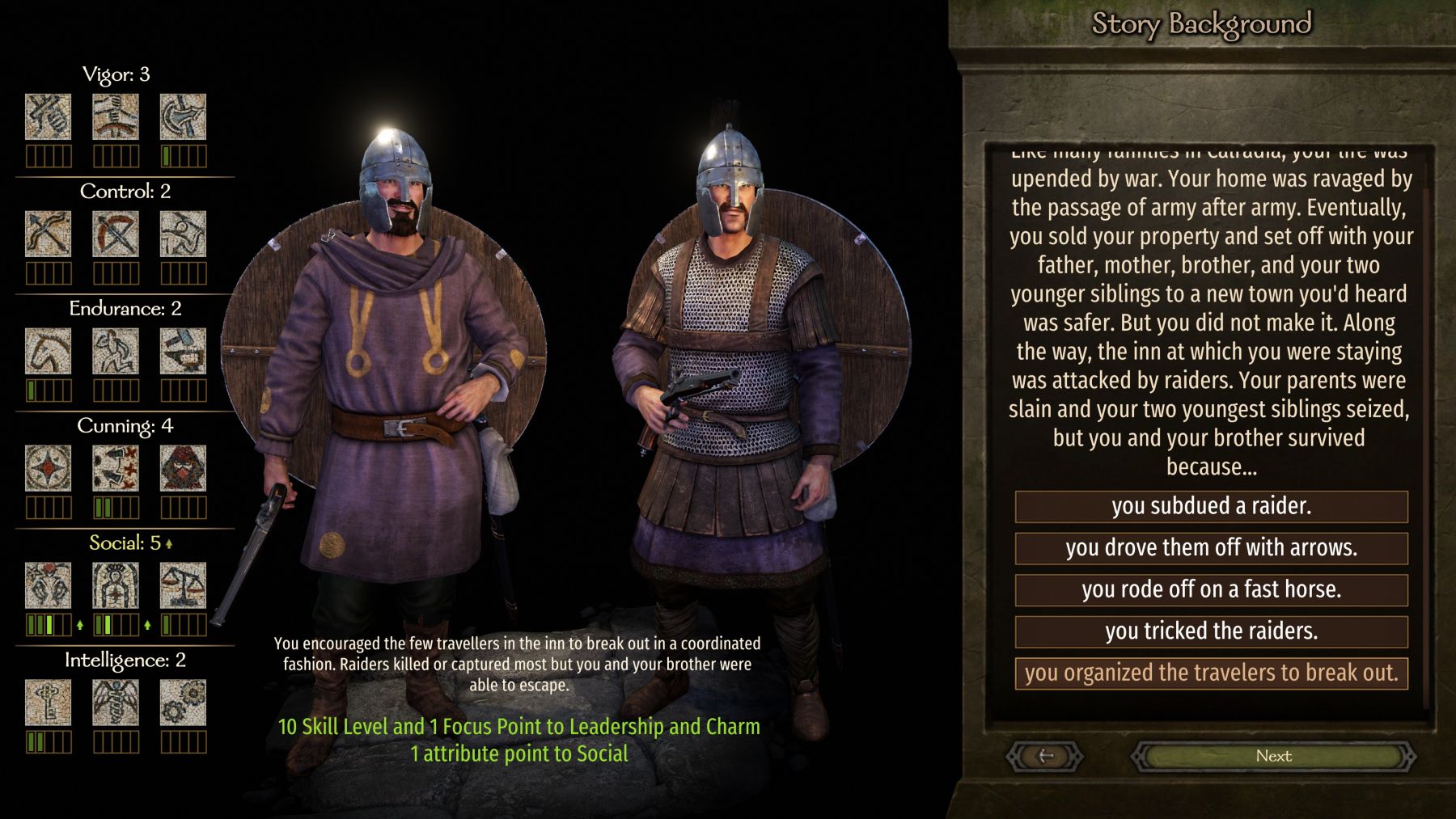Image resolution: width=1456 pixels, height=819 pixels.
Task: Click the Steward key skill icon
Action: click(48, 703)
